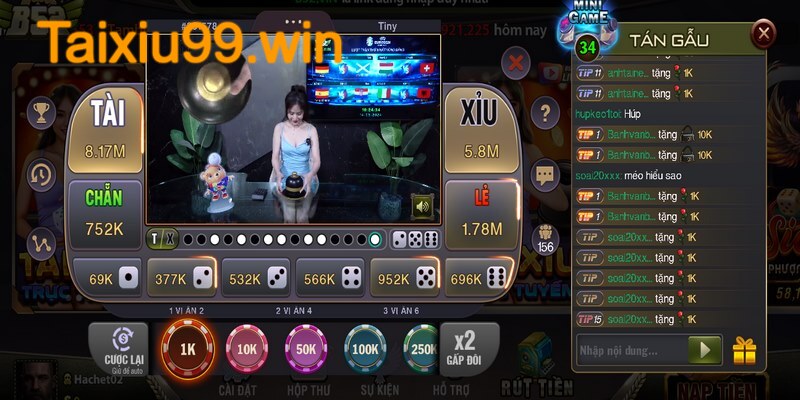Toggle the livestream sound speaker icon
Image resolution: width=800 pixels, height=400 pixels.
pyautogui.click(x=422, y=207)
